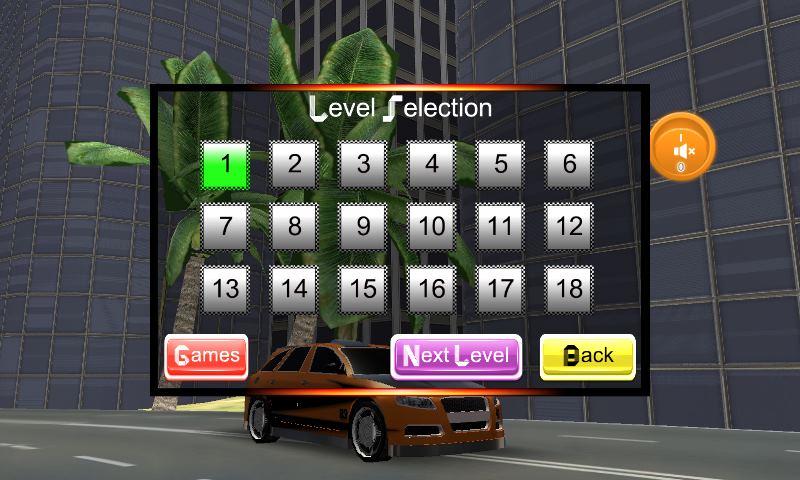This screenshot has height=480, width=800.
Task: Pick level 3 from the grid
Action: pos(363,164)
